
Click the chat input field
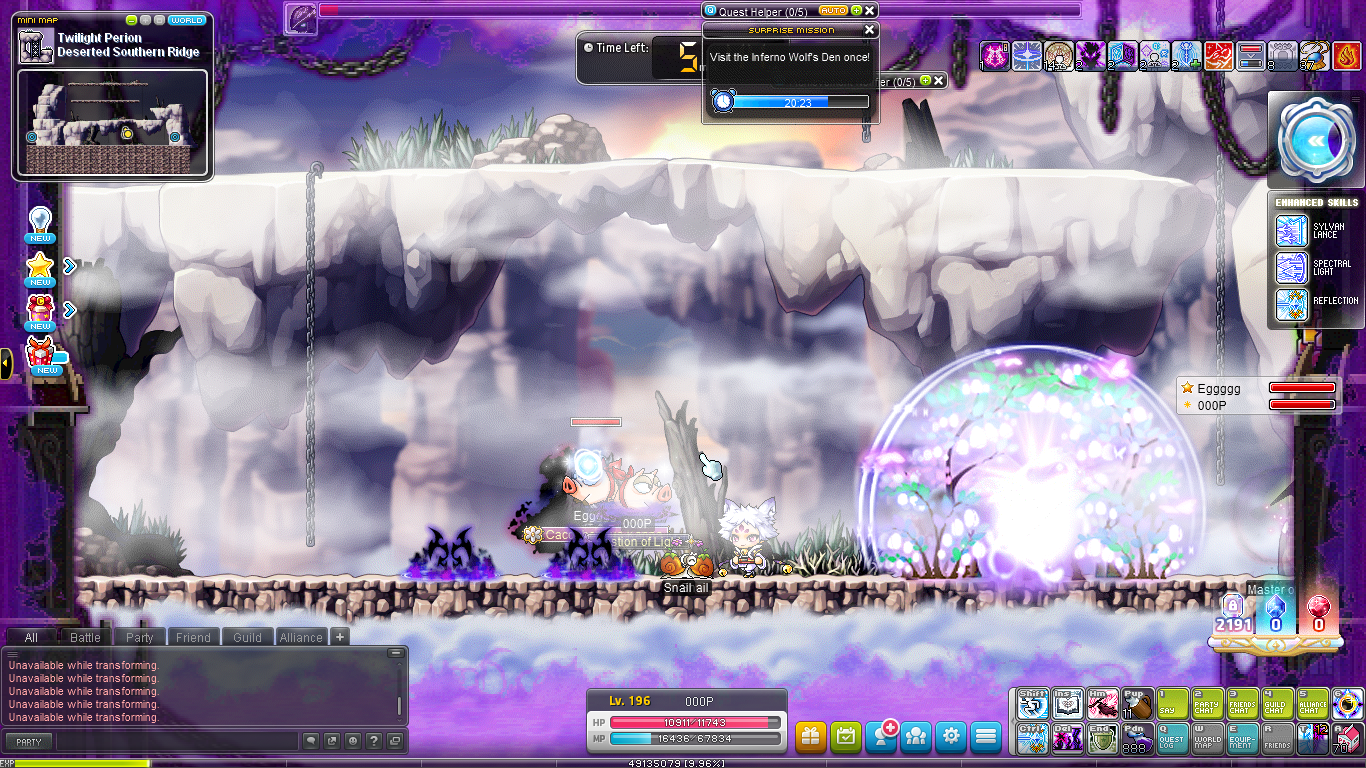click(x=177, y=741)
